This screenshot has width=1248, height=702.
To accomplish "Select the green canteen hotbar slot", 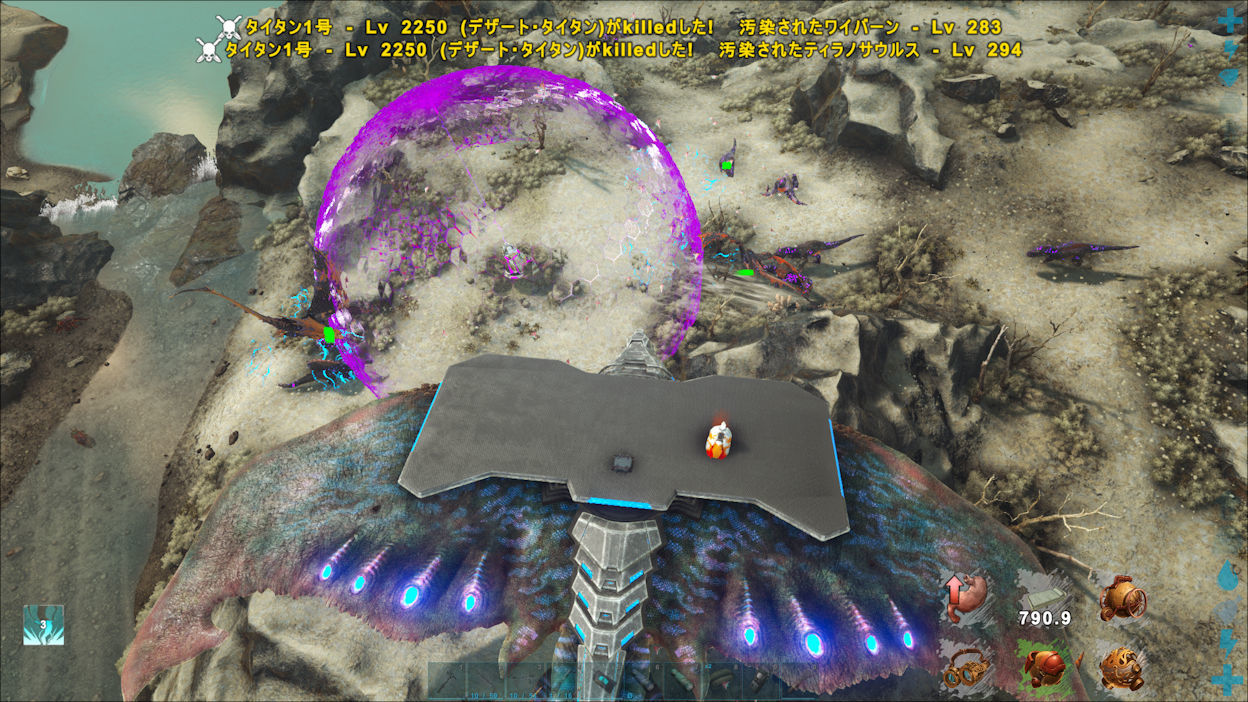I will [x=684, y=681].
